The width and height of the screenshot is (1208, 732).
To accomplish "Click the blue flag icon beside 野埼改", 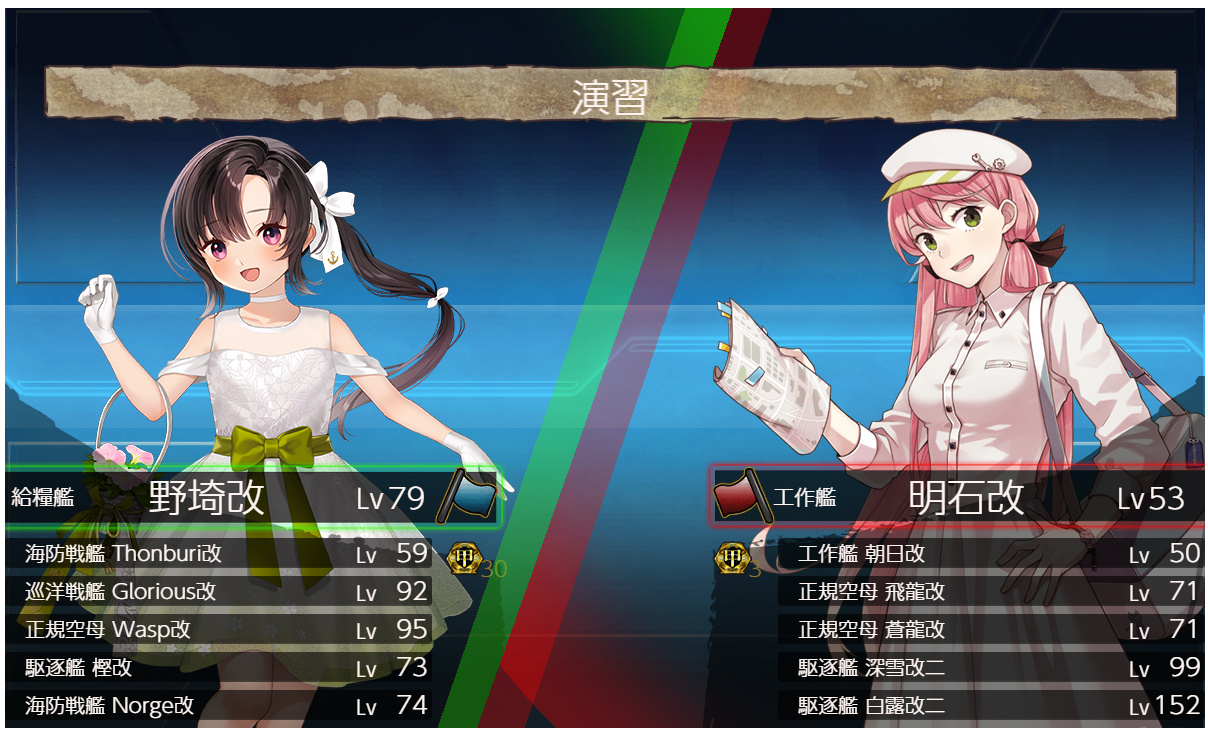I will pyautogui.click(x=466, y=495).
